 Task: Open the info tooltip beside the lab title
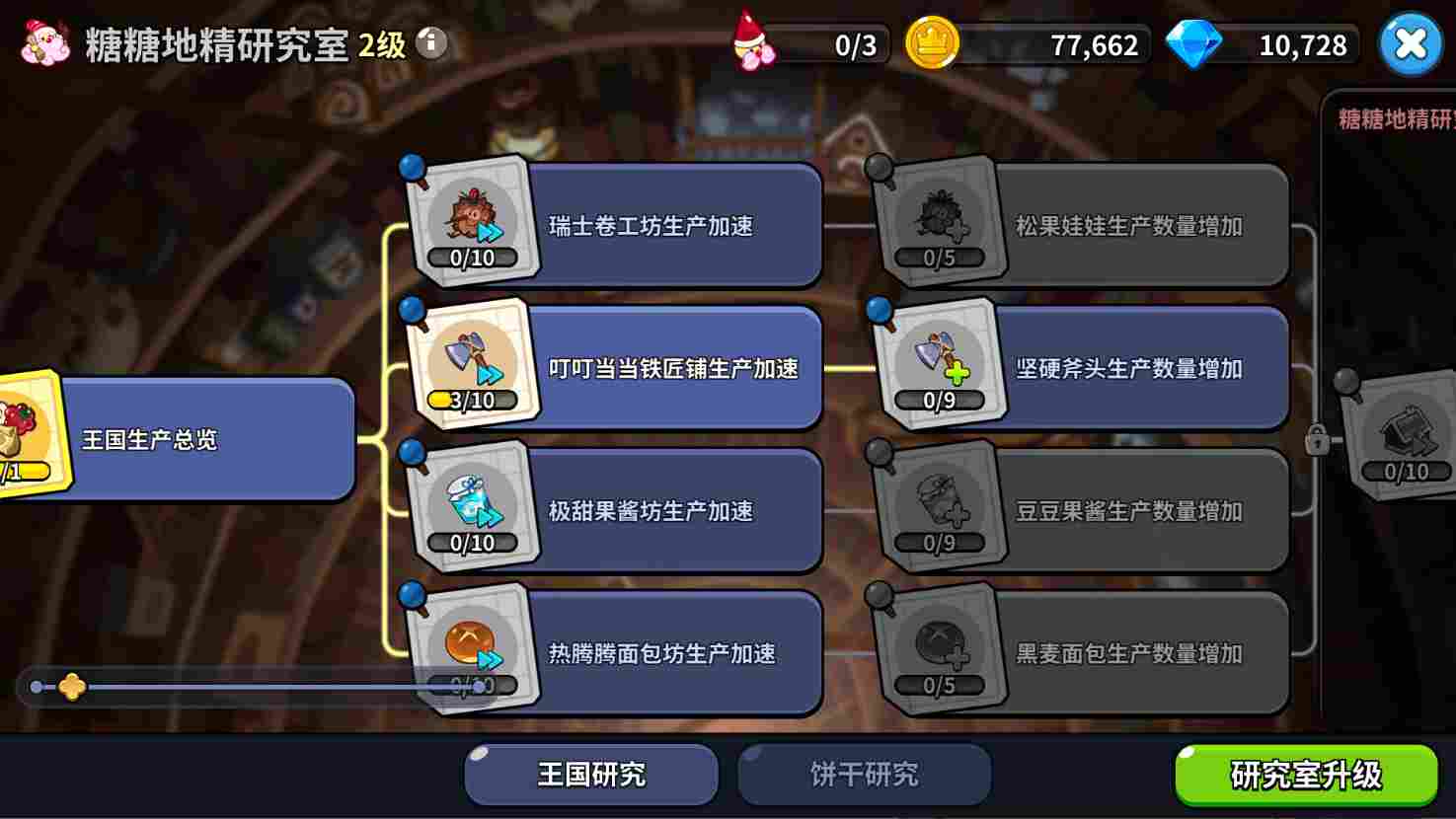(x=430, y=43)
